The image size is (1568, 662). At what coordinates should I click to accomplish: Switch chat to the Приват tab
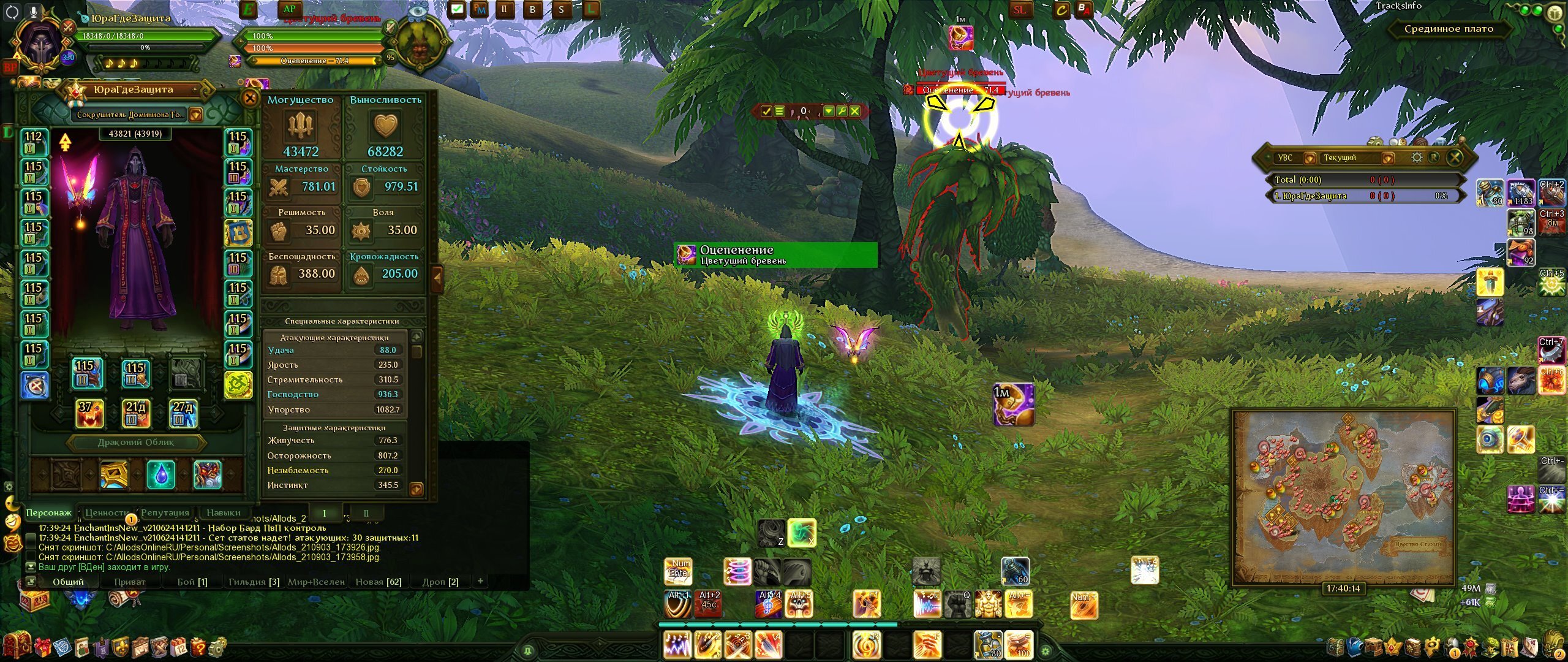(130, 582)
